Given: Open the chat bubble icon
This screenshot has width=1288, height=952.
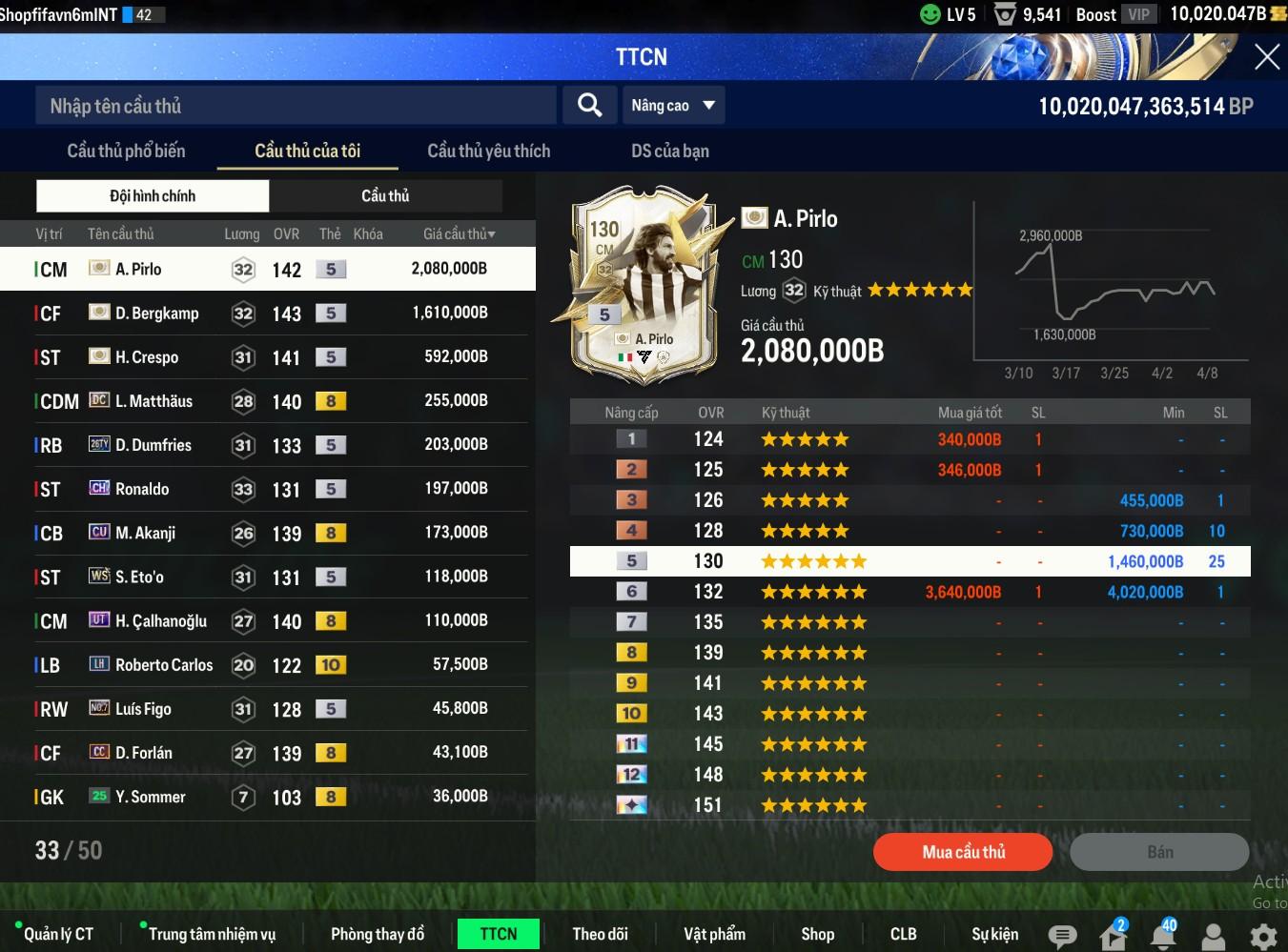Looking at the screenshot, I should (x=1062, y=936).
